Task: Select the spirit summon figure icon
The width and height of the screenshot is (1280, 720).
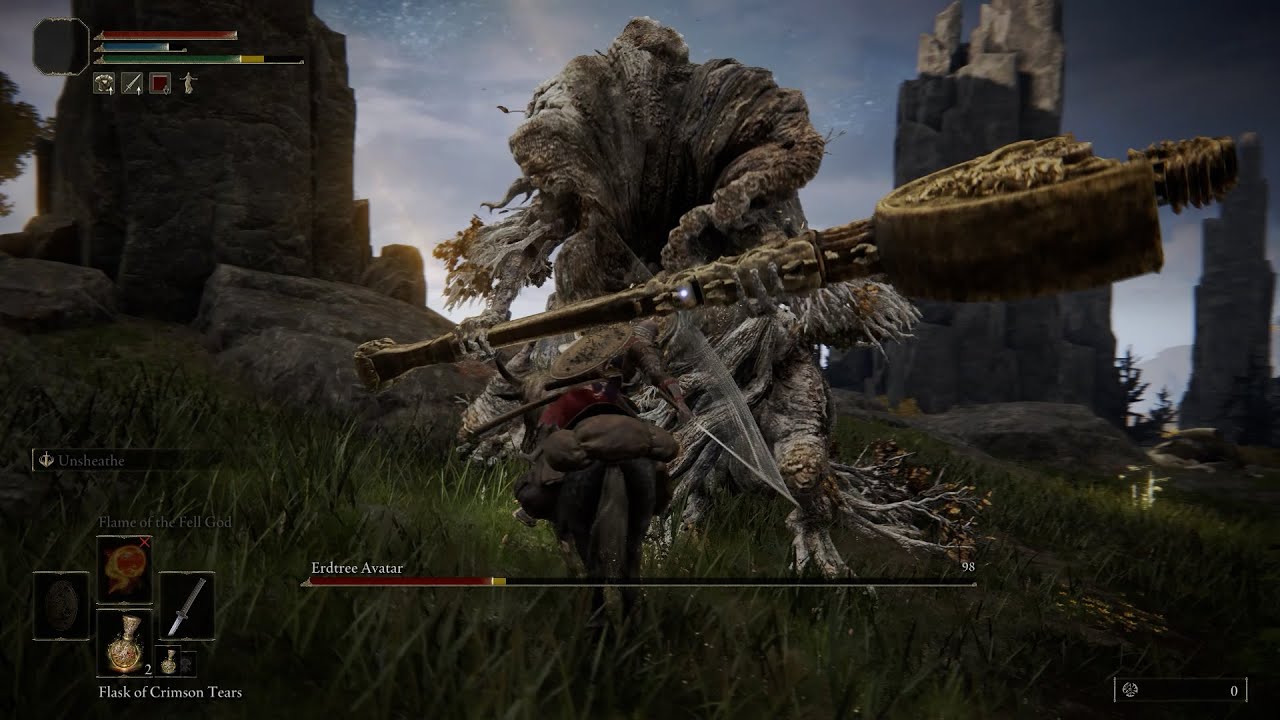Action: click(186, 81)
